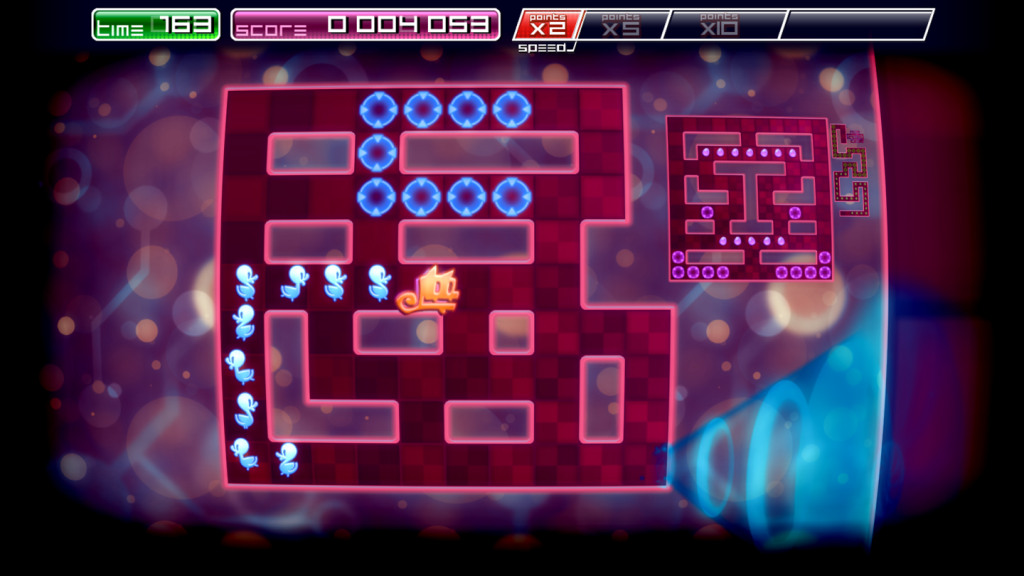Select the active points x2 multiplier segment
Screen dimensions: 1024x576
tap(547, 24)
